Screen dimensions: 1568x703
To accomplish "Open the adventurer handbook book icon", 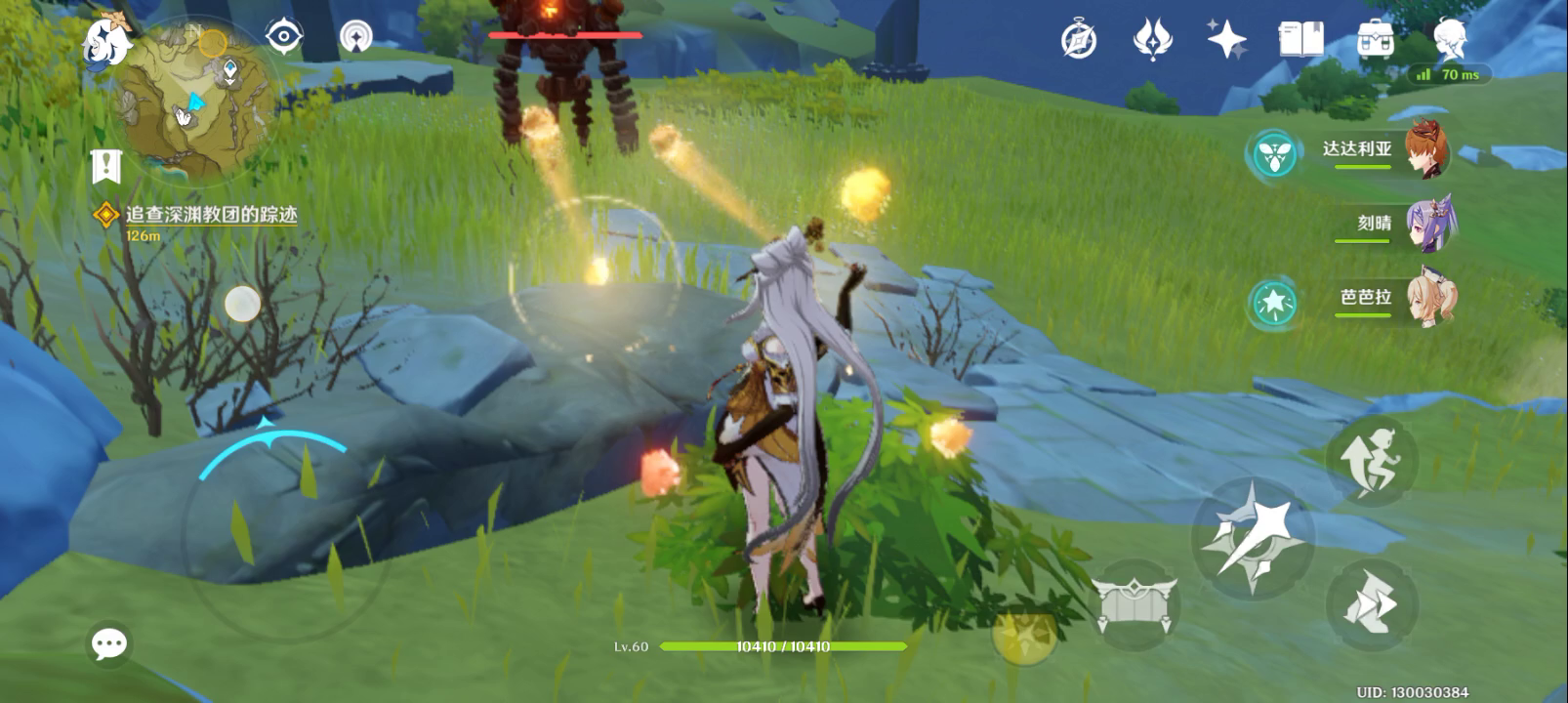I will pyautogui.click(x=1300, y=40).
